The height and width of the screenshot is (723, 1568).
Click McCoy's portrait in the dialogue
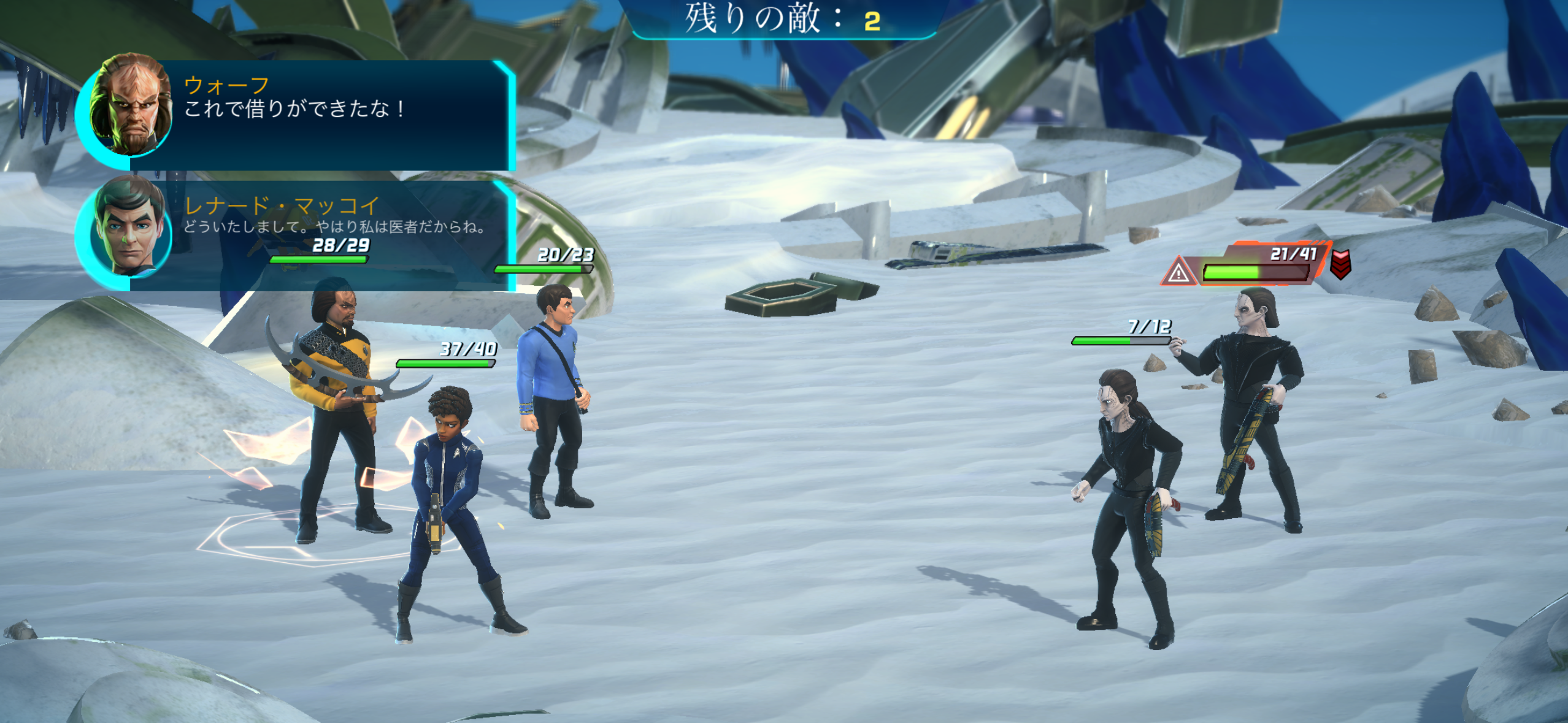point(129,227)
